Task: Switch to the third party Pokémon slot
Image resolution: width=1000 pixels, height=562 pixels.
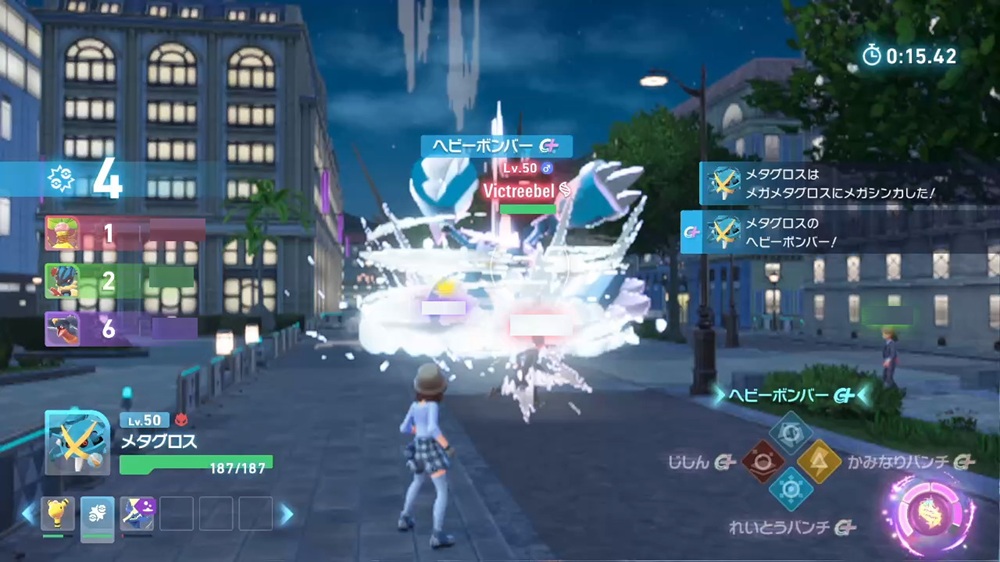Action: 136,513
